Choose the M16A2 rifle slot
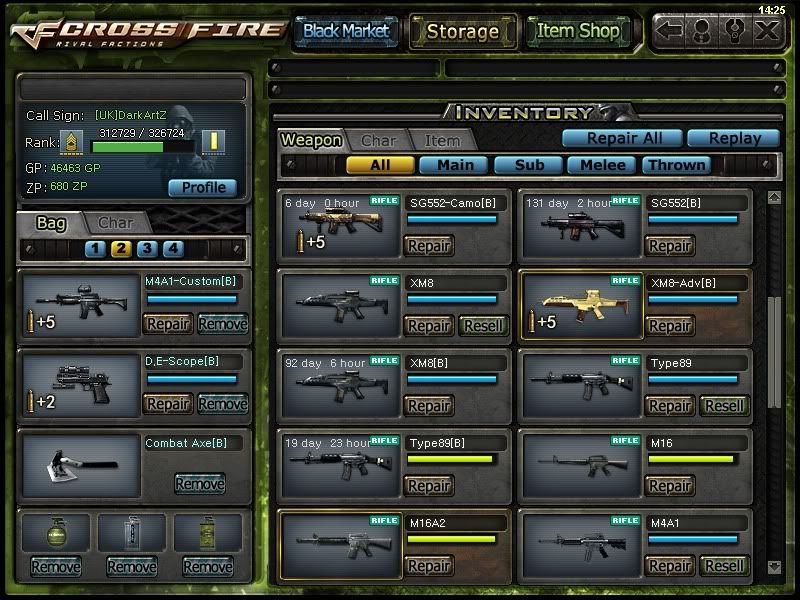The width and height of the screenshot is (800, 600). (339, 544)
